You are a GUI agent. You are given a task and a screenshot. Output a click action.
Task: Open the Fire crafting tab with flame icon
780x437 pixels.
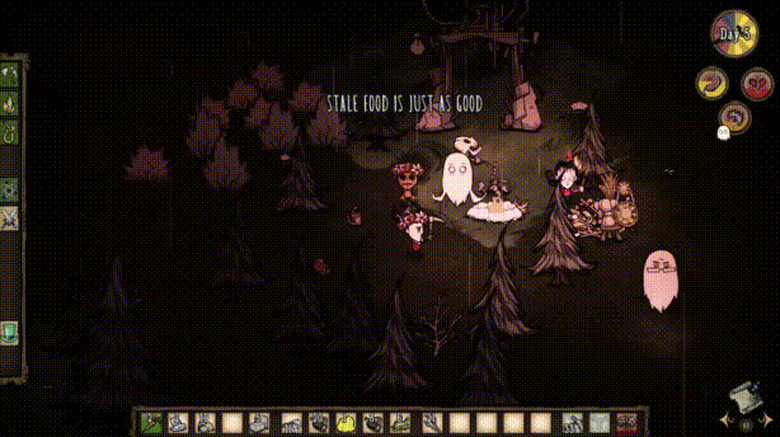pos(11,103)
